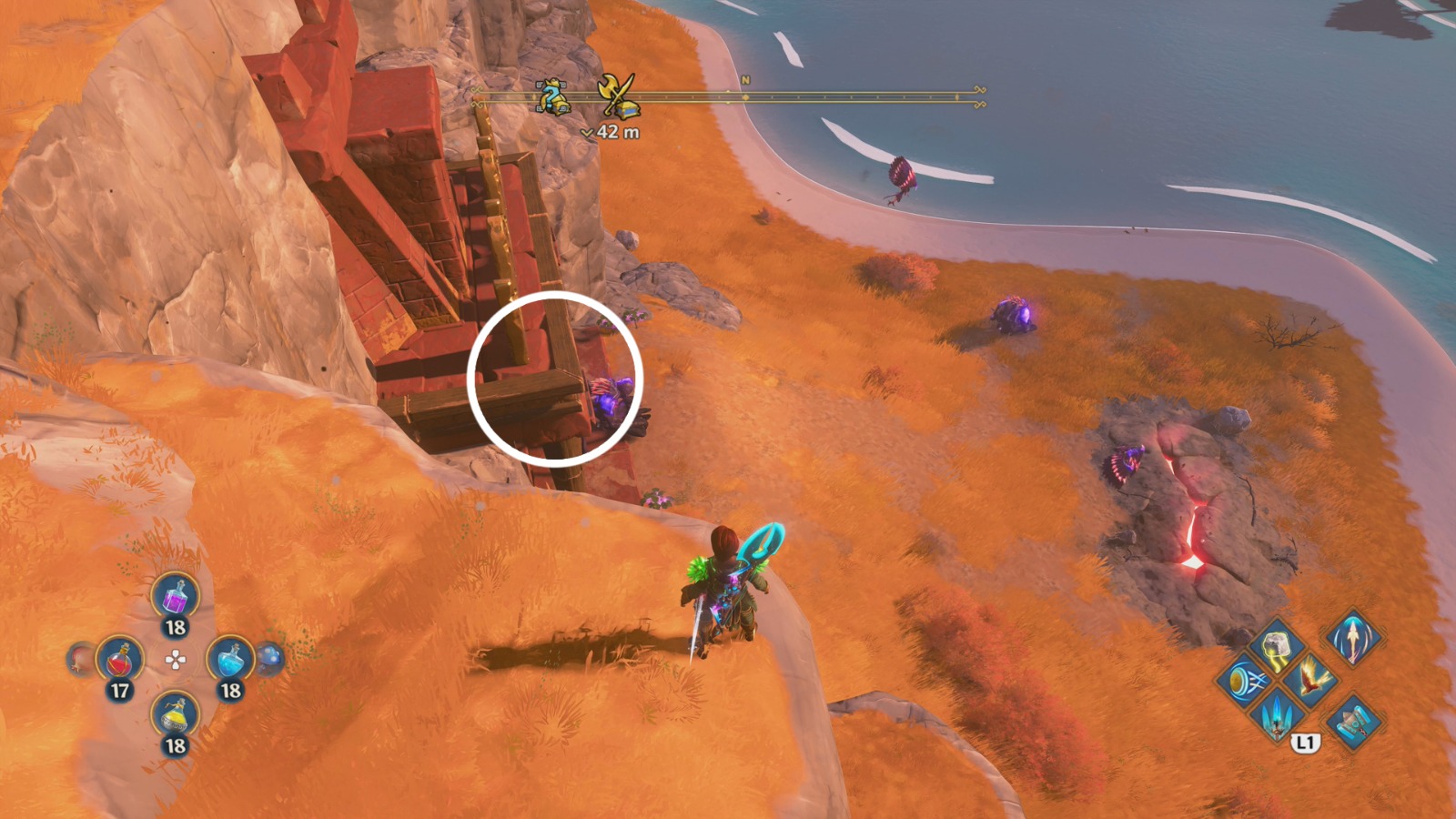Click the diamond marker on the compass bar
Viewport: 1456px width, 819px height.
pyautogui.click(x=745, y=97)
